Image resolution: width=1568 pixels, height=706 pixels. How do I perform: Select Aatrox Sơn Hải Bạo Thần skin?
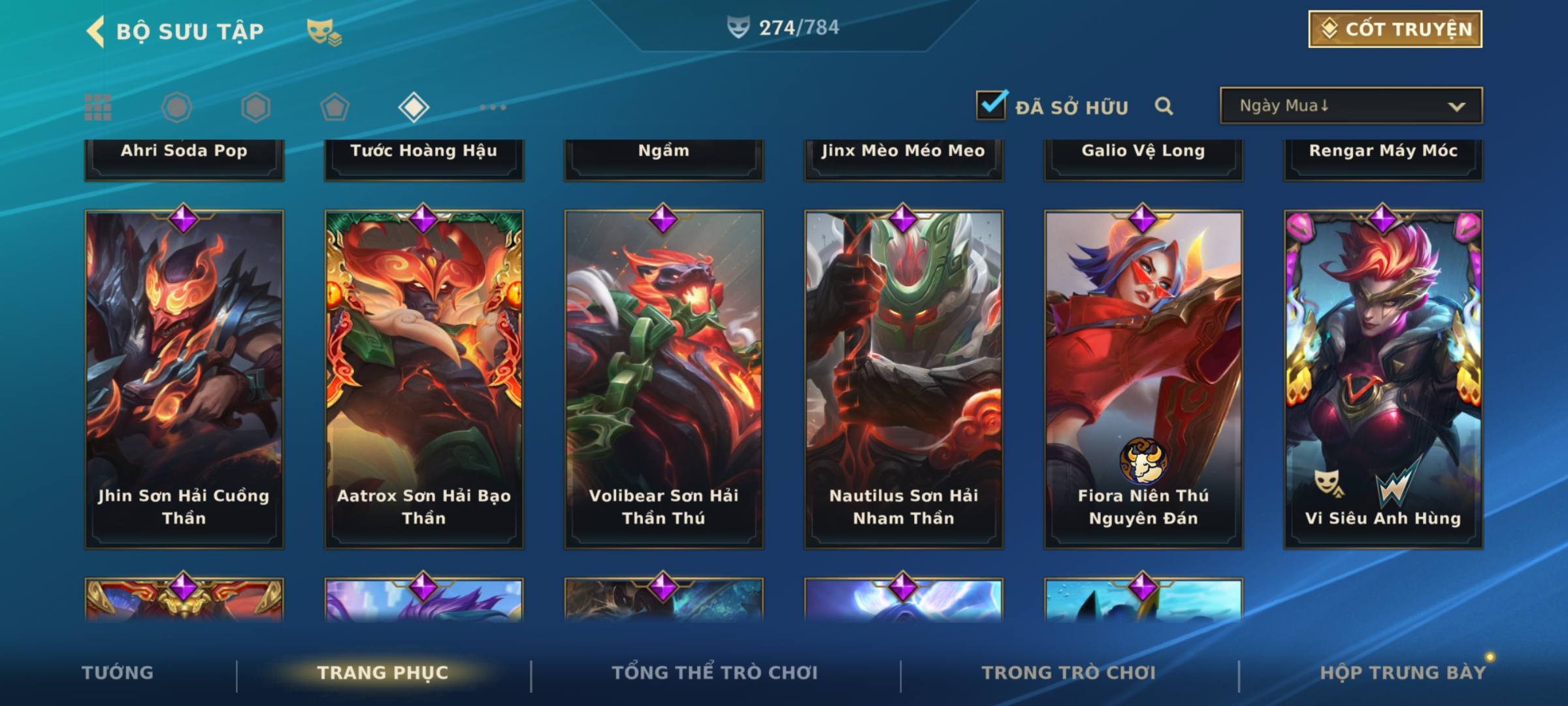(424, 379)
